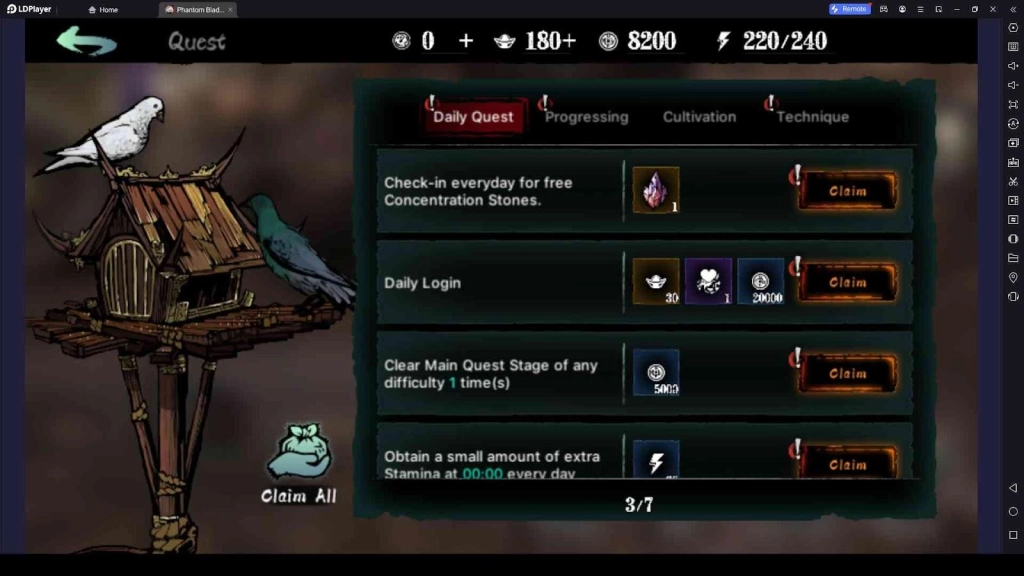Inspect the 5000 coin reward icon
Image resolution: width=1024 pixels, height=576 pixels.
point(656,373)
